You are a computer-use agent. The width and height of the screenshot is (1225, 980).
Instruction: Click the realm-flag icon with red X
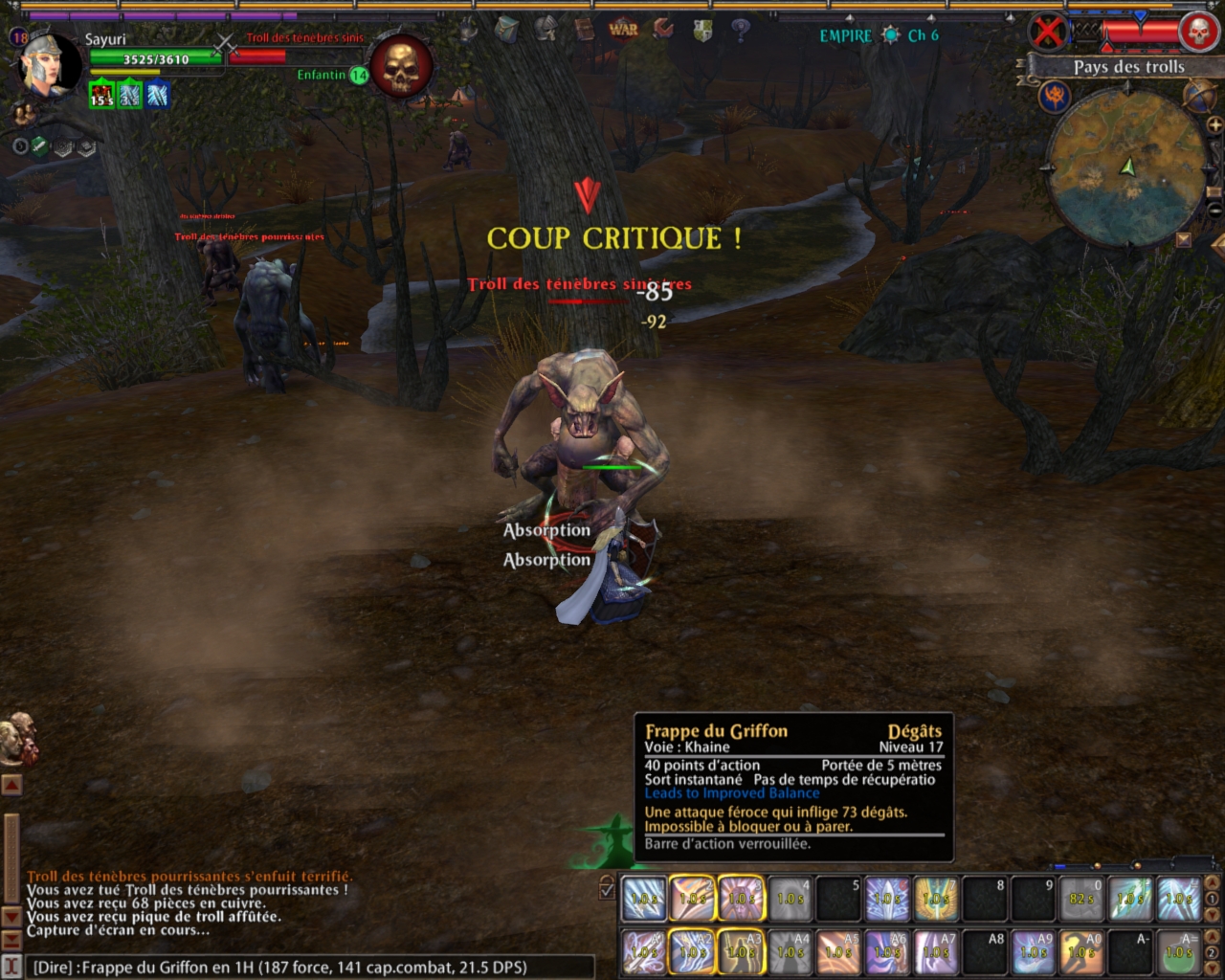1049,33
